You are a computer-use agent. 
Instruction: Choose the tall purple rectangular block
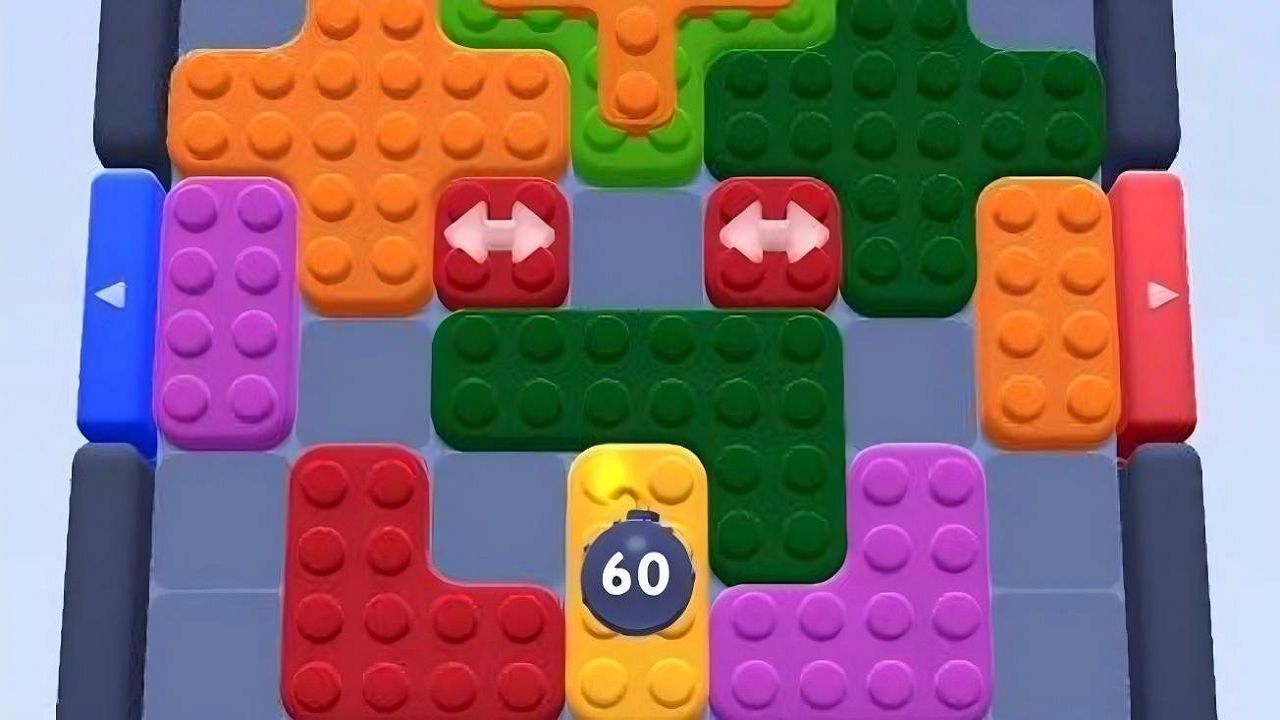tap(227, 310)
